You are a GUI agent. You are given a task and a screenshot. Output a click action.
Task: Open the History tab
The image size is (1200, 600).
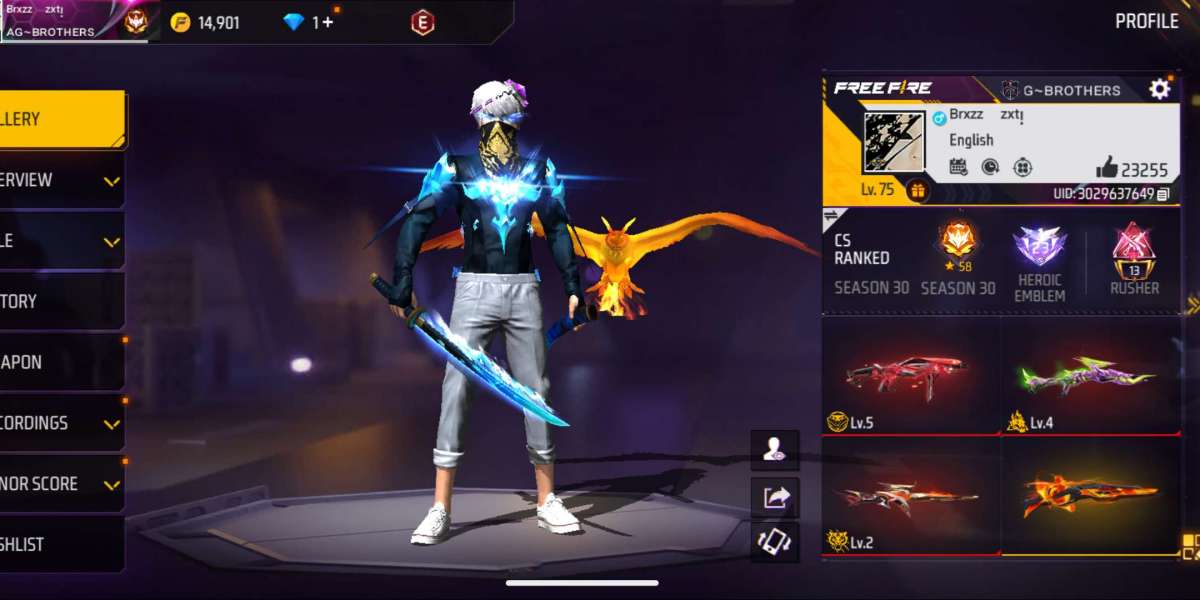(x=60, y=301)
